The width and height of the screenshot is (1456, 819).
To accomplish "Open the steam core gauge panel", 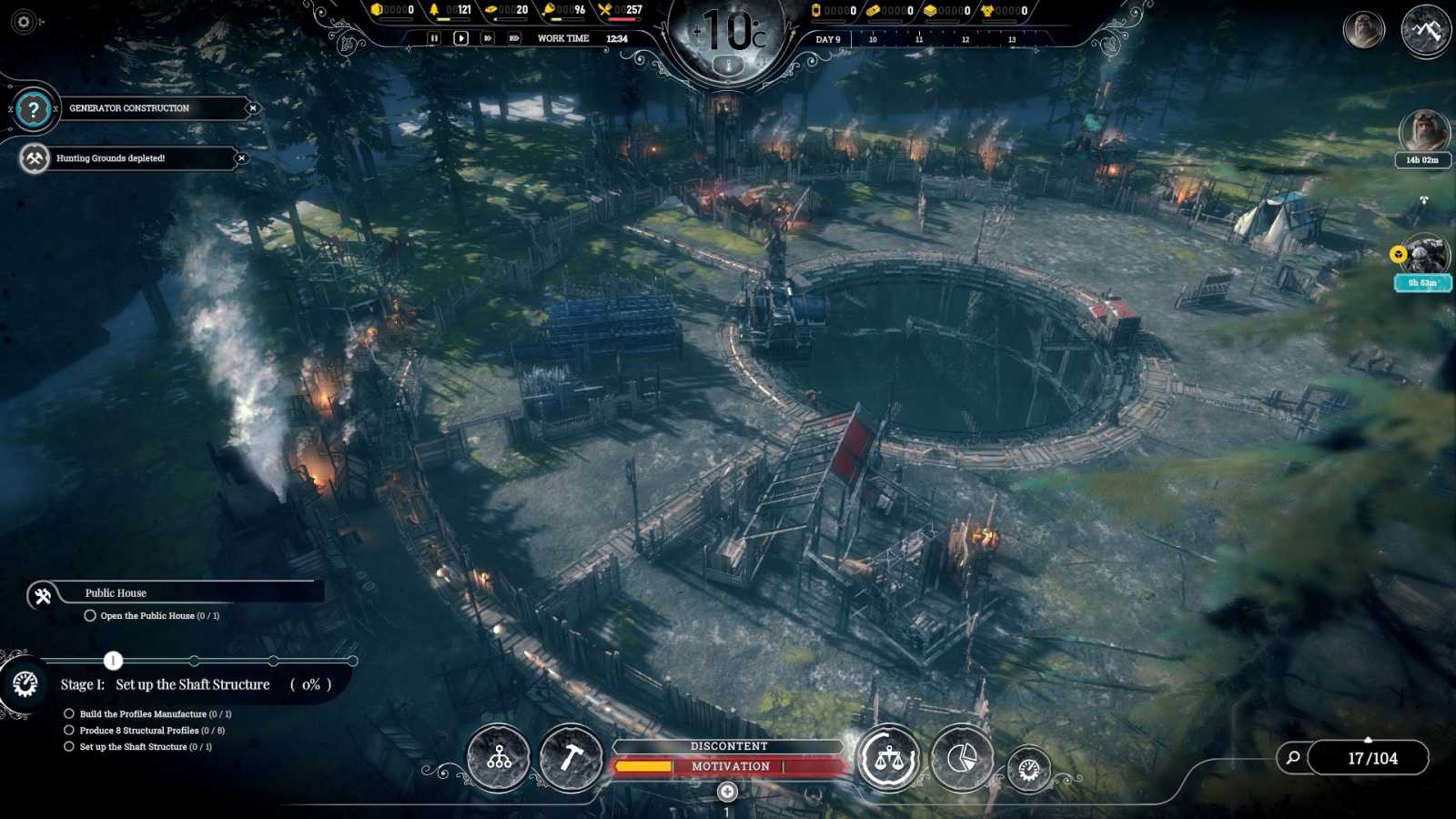I will [x=1029, y=769].
